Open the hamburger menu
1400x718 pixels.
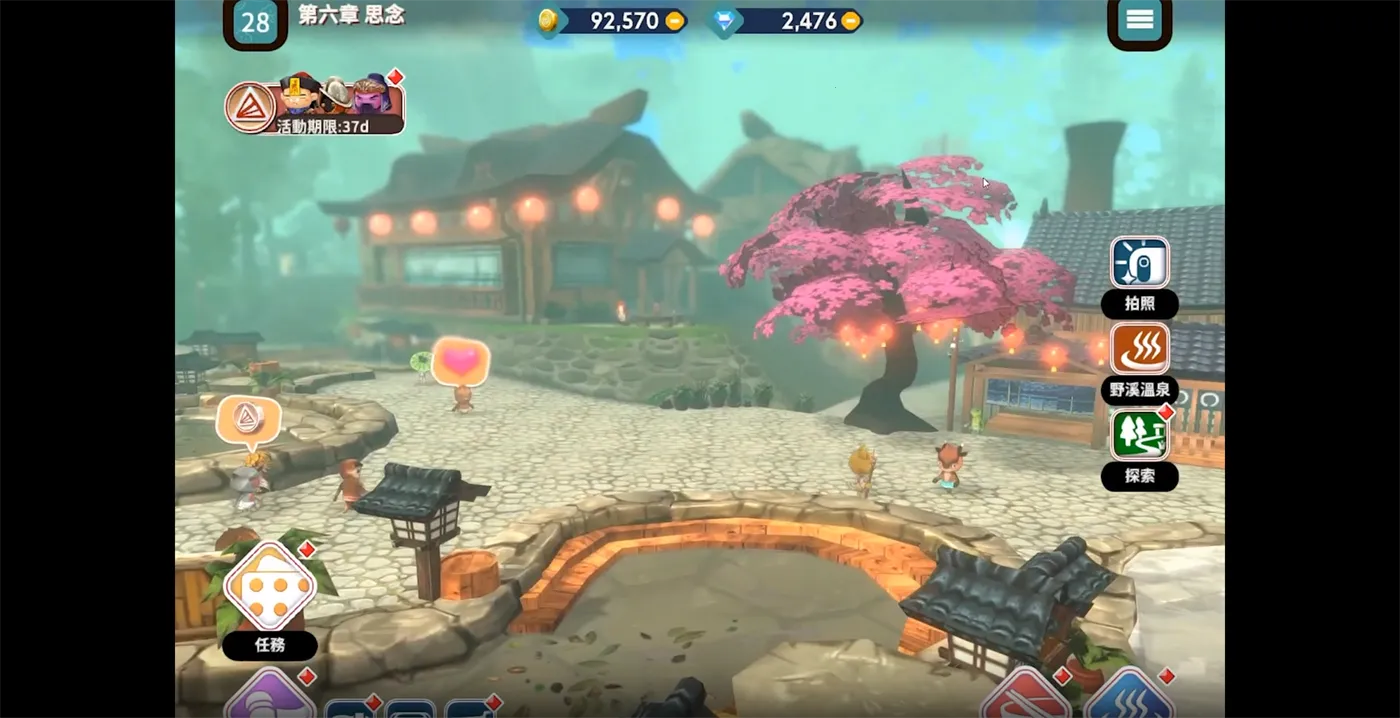(x=1139, y=21)
